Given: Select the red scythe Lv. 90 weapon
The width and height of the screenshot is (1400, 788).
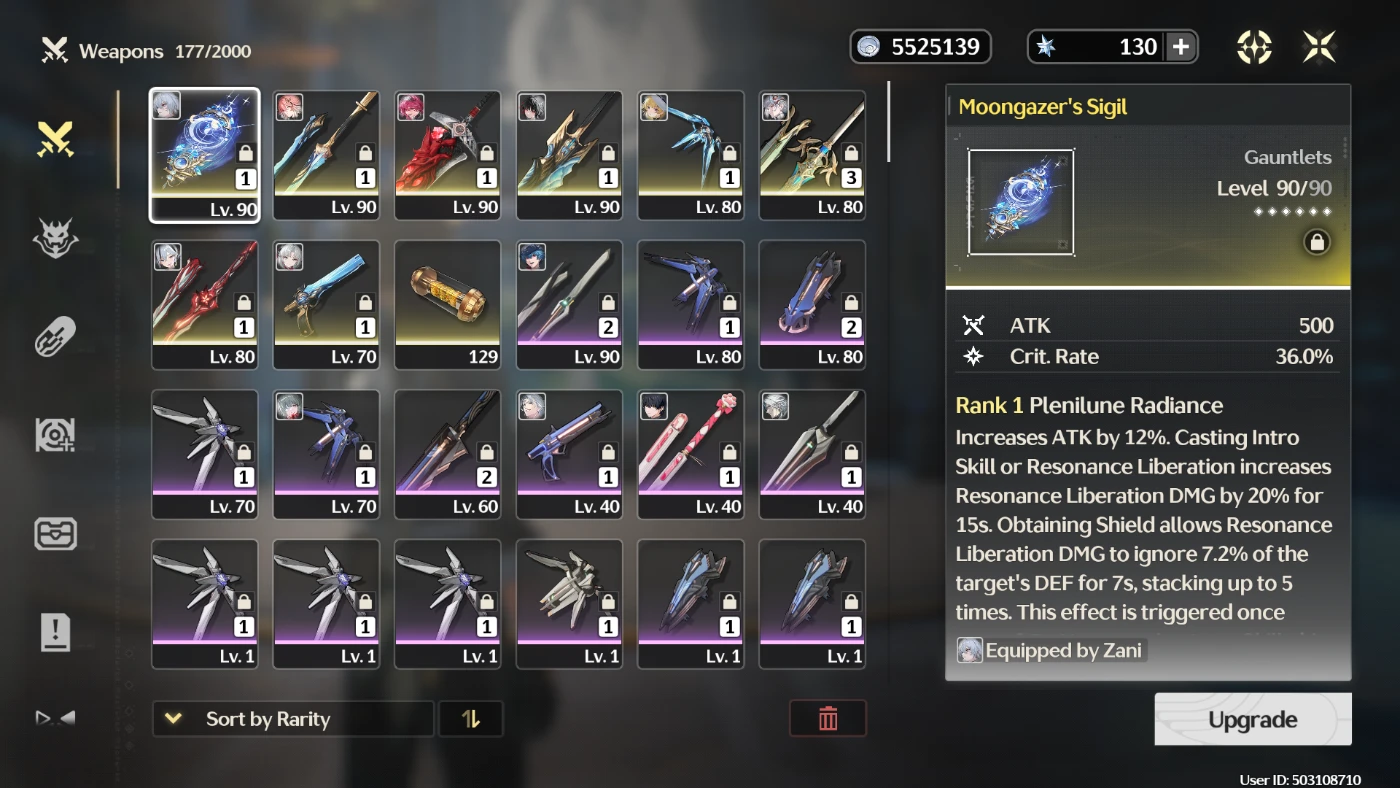Looking at the screenshot, I should [x=448, y=155].
